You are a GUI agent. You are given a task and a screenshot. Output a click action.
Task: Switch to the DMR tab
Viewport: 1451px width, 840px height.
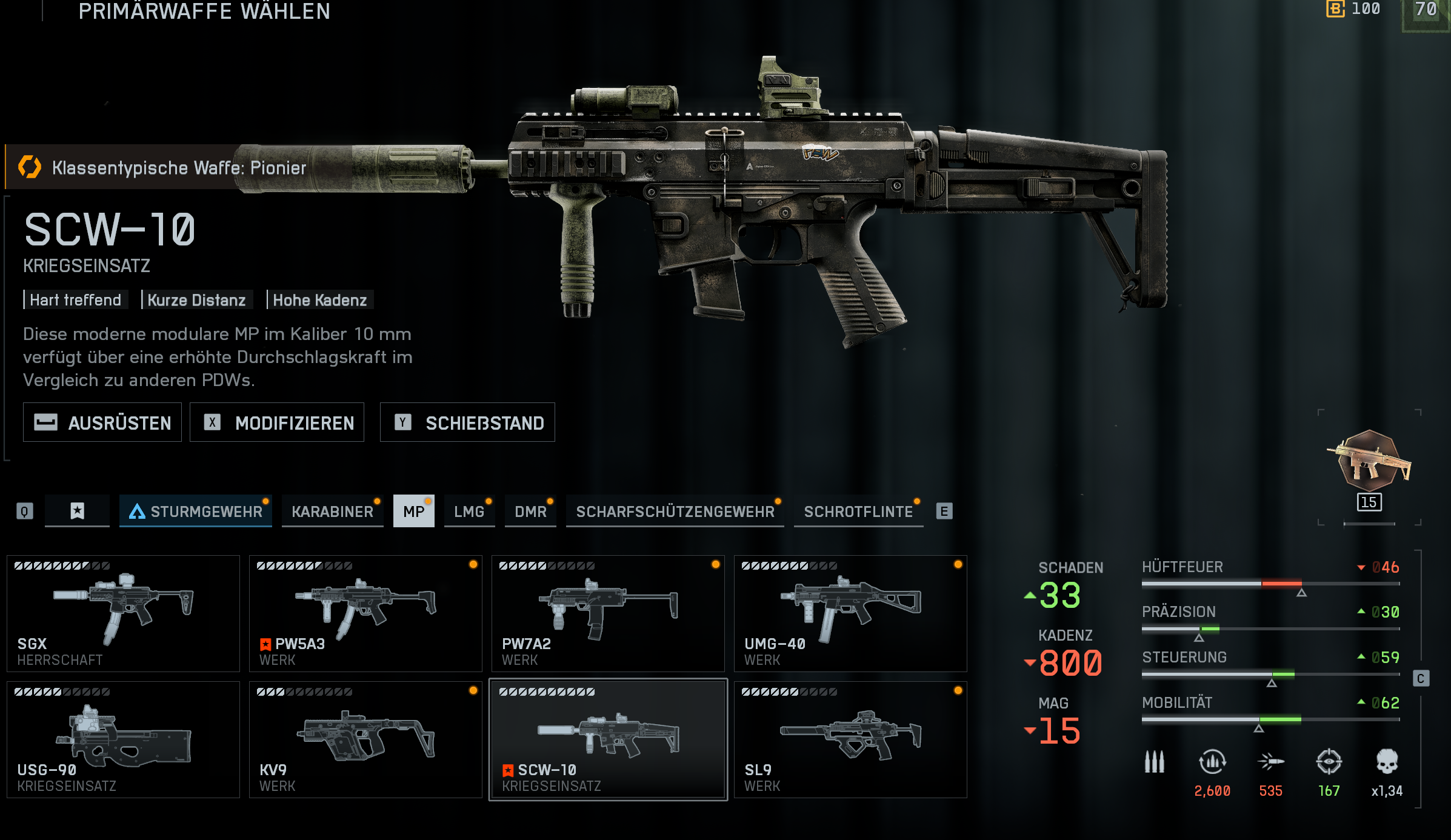point(530,512)
